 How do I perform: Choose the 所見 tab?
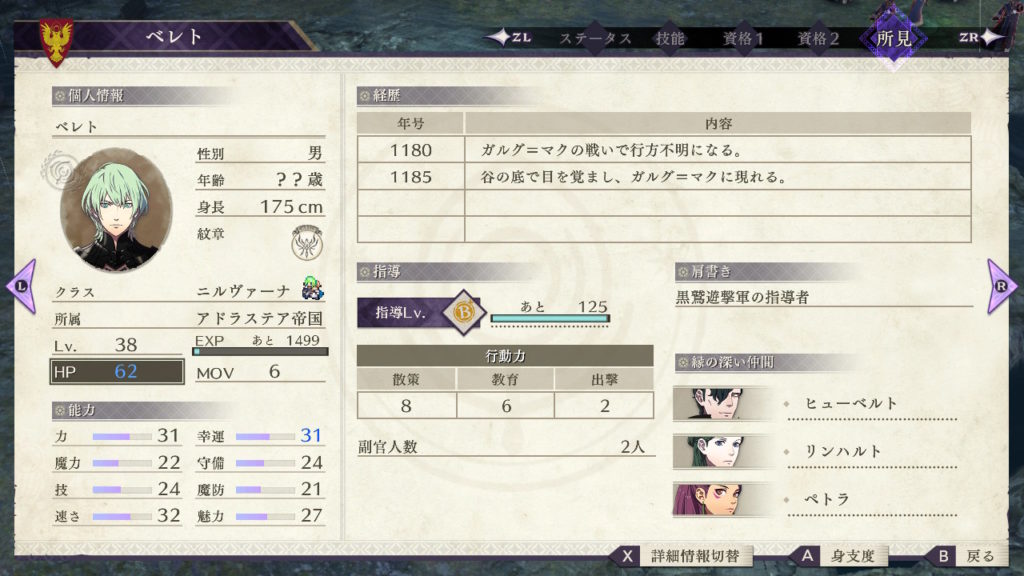coord(893,38)
